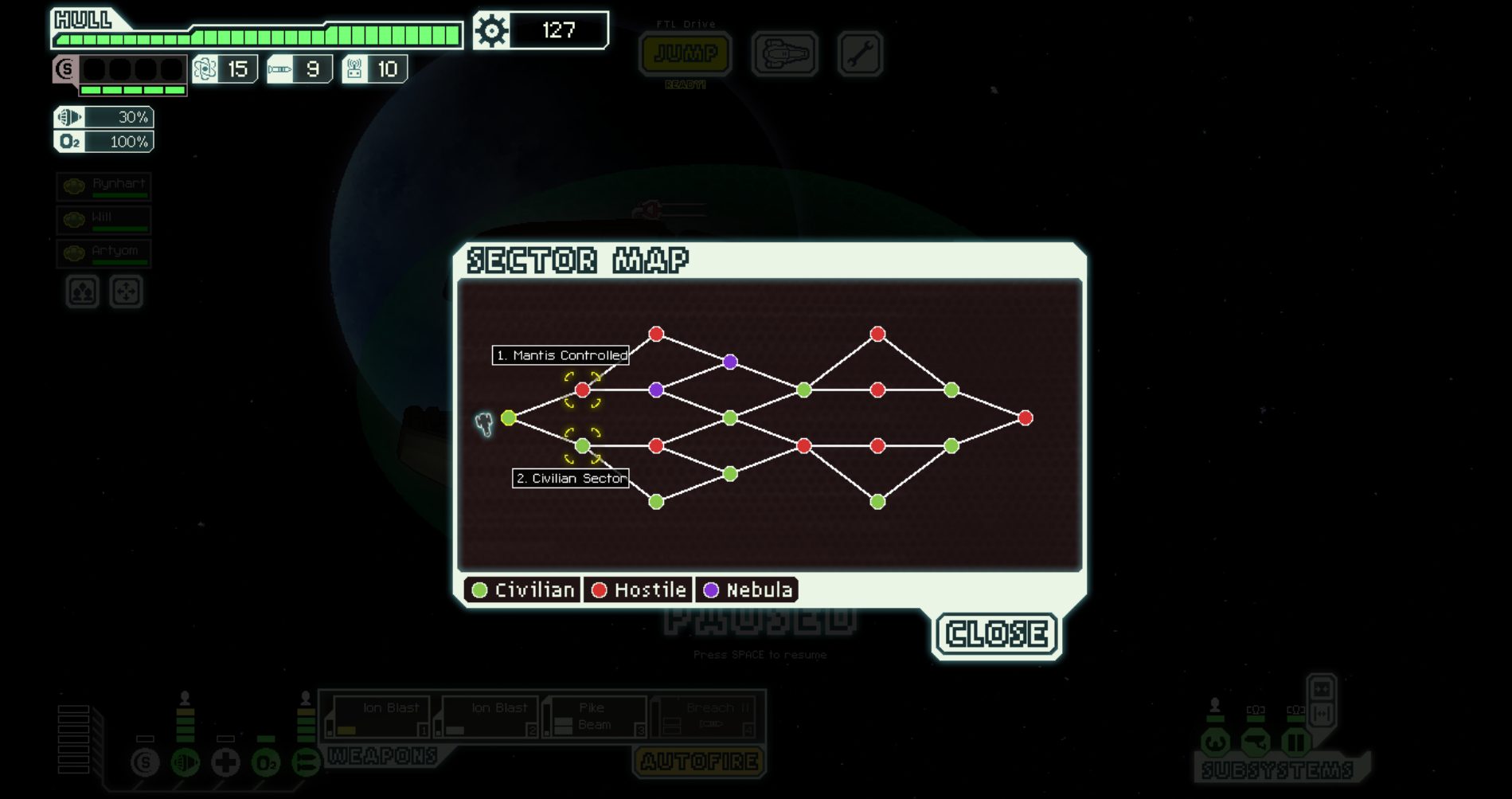The image size is (1512, 799).
Task: Click the weapons system power icon
Action: click(x=306, y=763)
